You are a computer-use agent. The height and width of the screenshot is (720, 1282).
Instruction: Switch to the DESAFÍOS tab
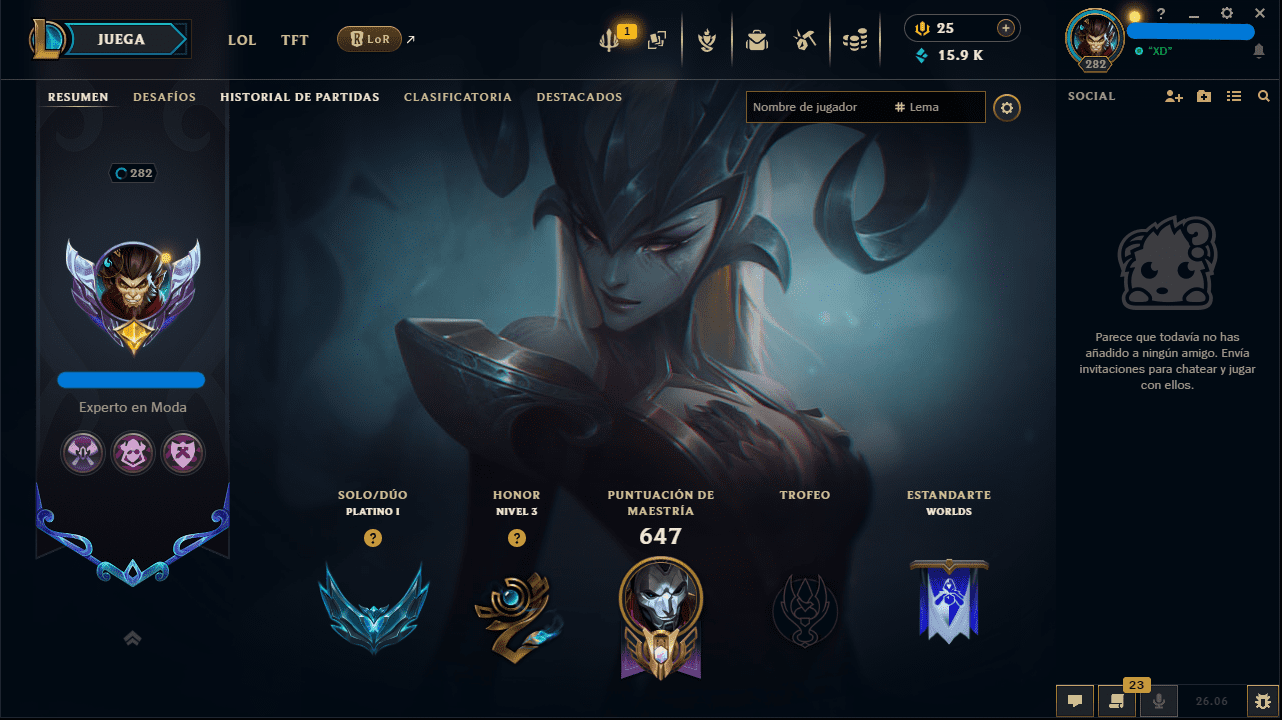click(x=164, y=97)
